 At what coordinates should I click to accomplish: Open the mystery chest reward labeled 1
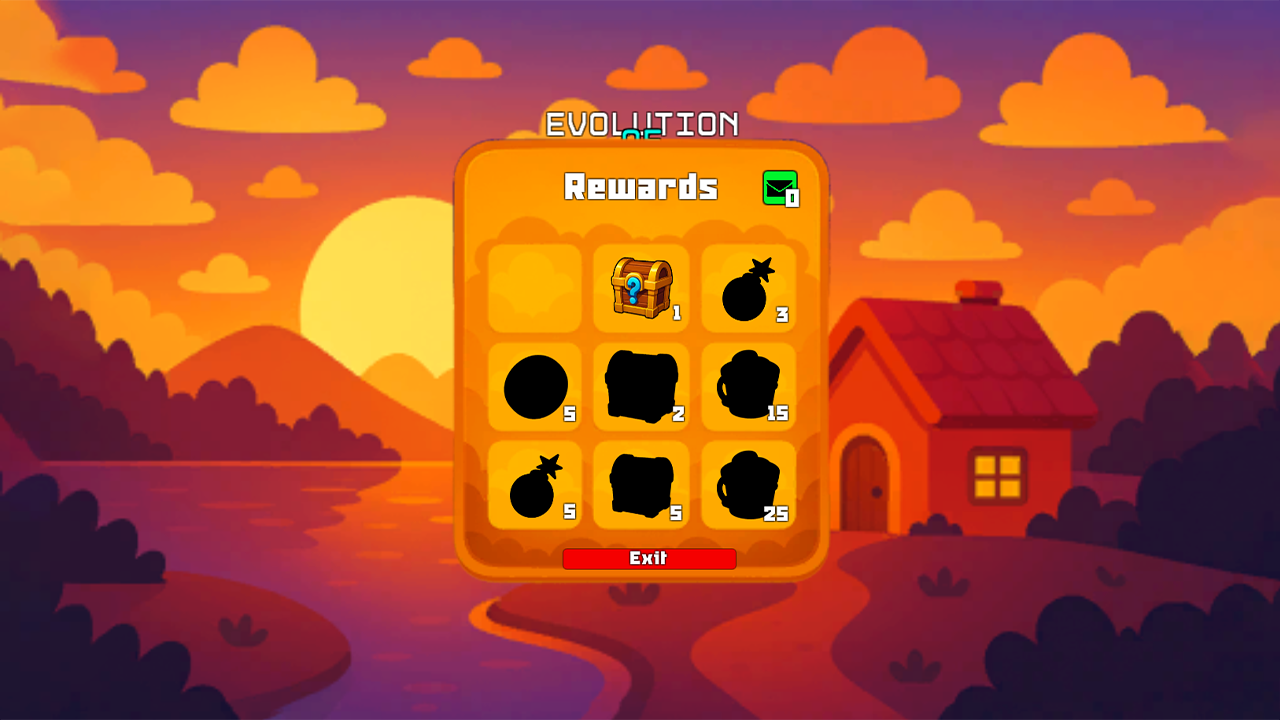click(641, 289)
